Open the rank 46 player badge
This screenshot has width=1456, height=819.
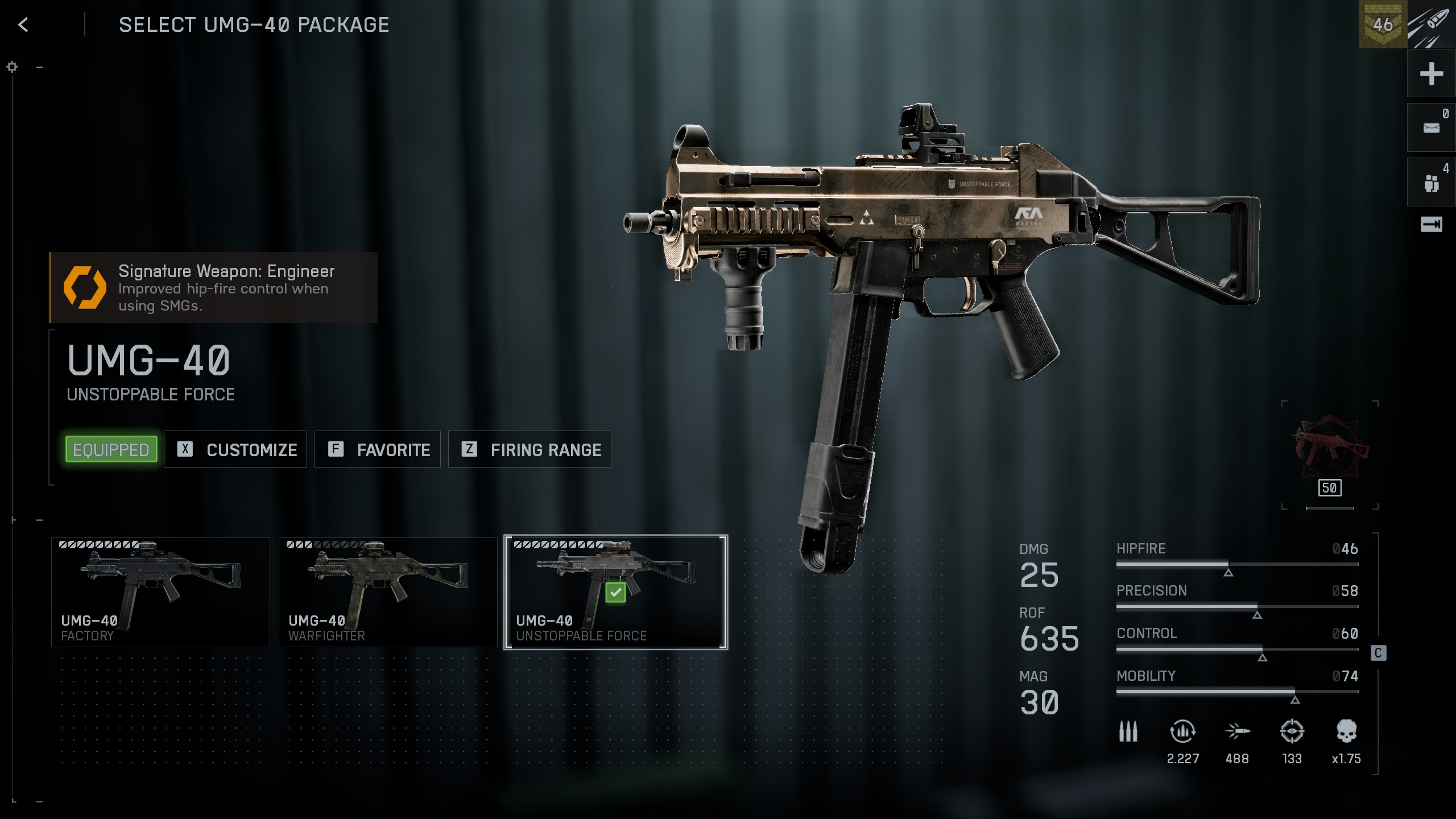point(1382,24)
